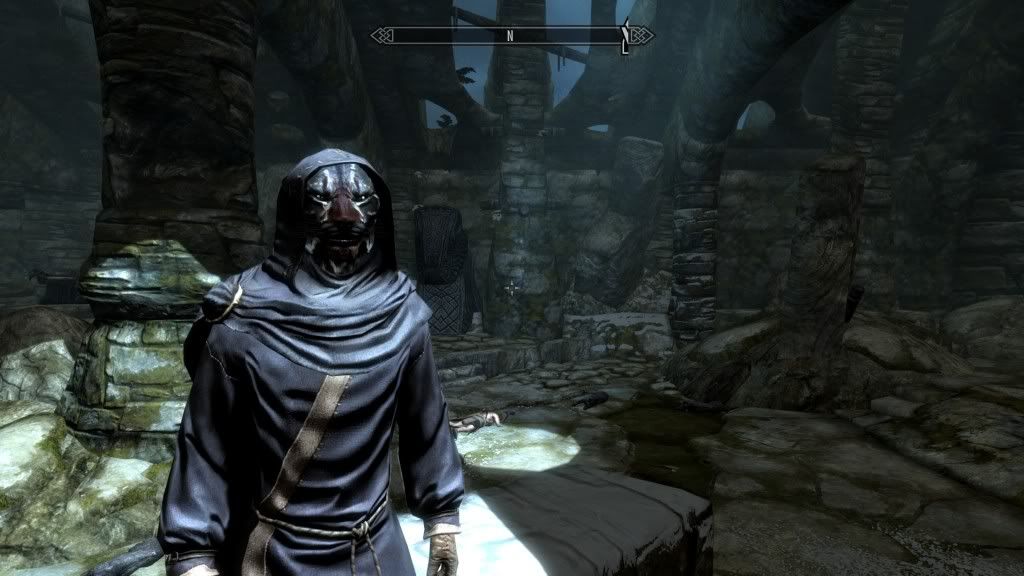Click the compass bar showing North

click(x=510, y=36)
